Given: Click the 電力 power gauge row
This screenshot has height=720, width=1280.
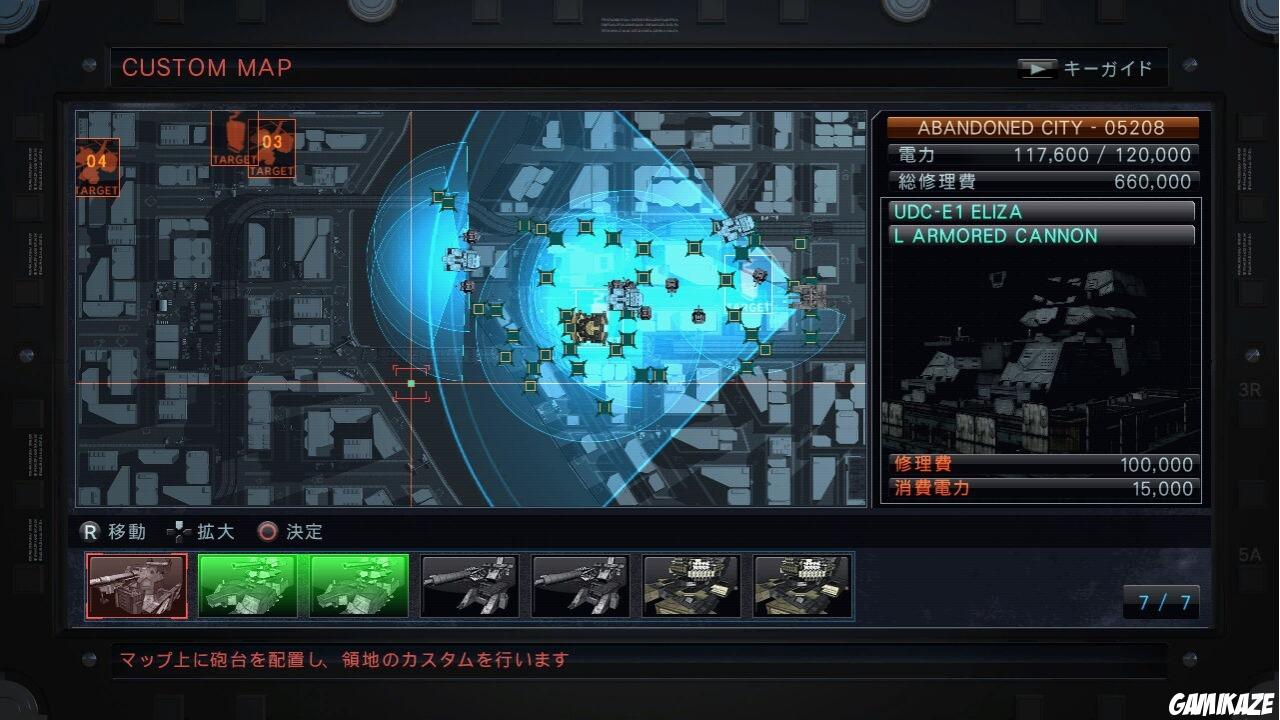Looking at the screenshot, I should (1040, 155).
